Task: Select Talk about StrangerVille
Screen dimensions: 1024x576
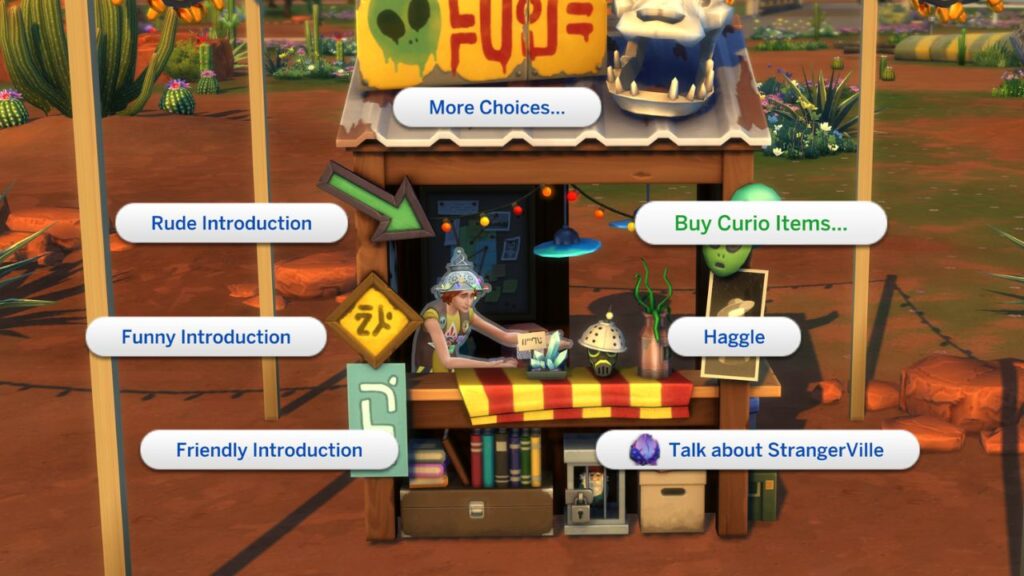Action: point(757,450)
